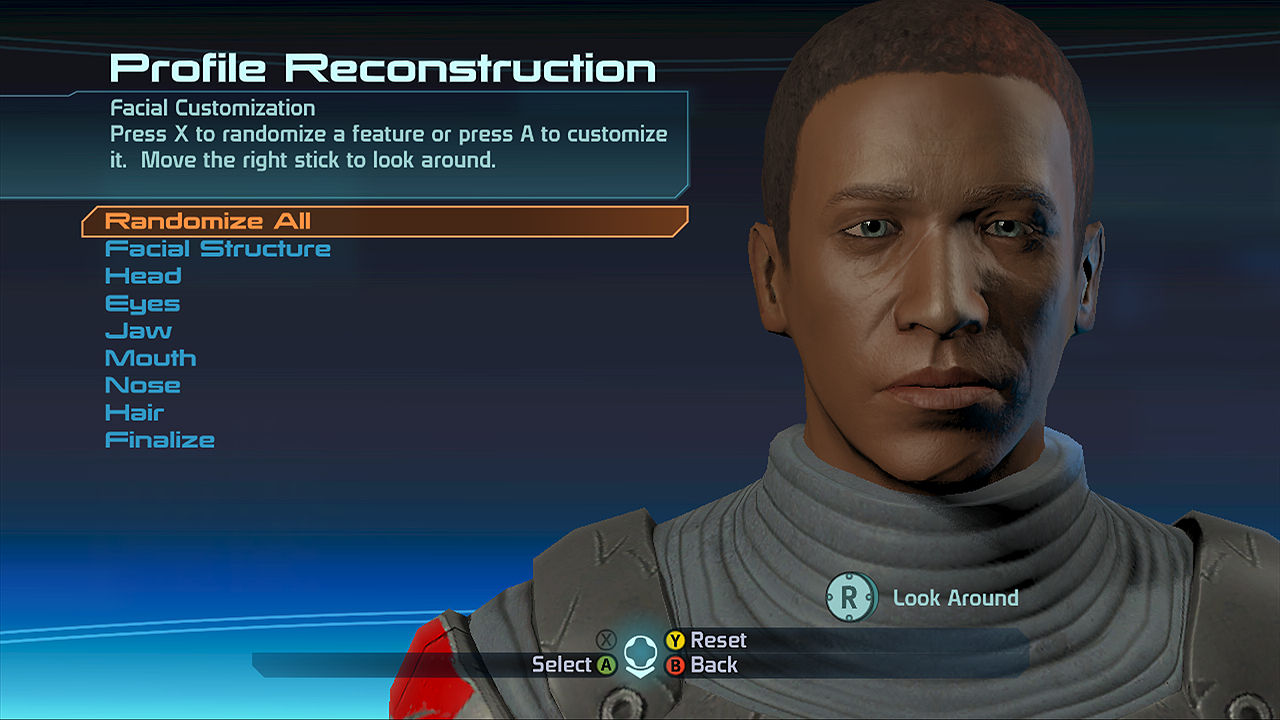Click Finalize to finish the profile
This screenshot has height=720, width=1280.
coord(159,440)
